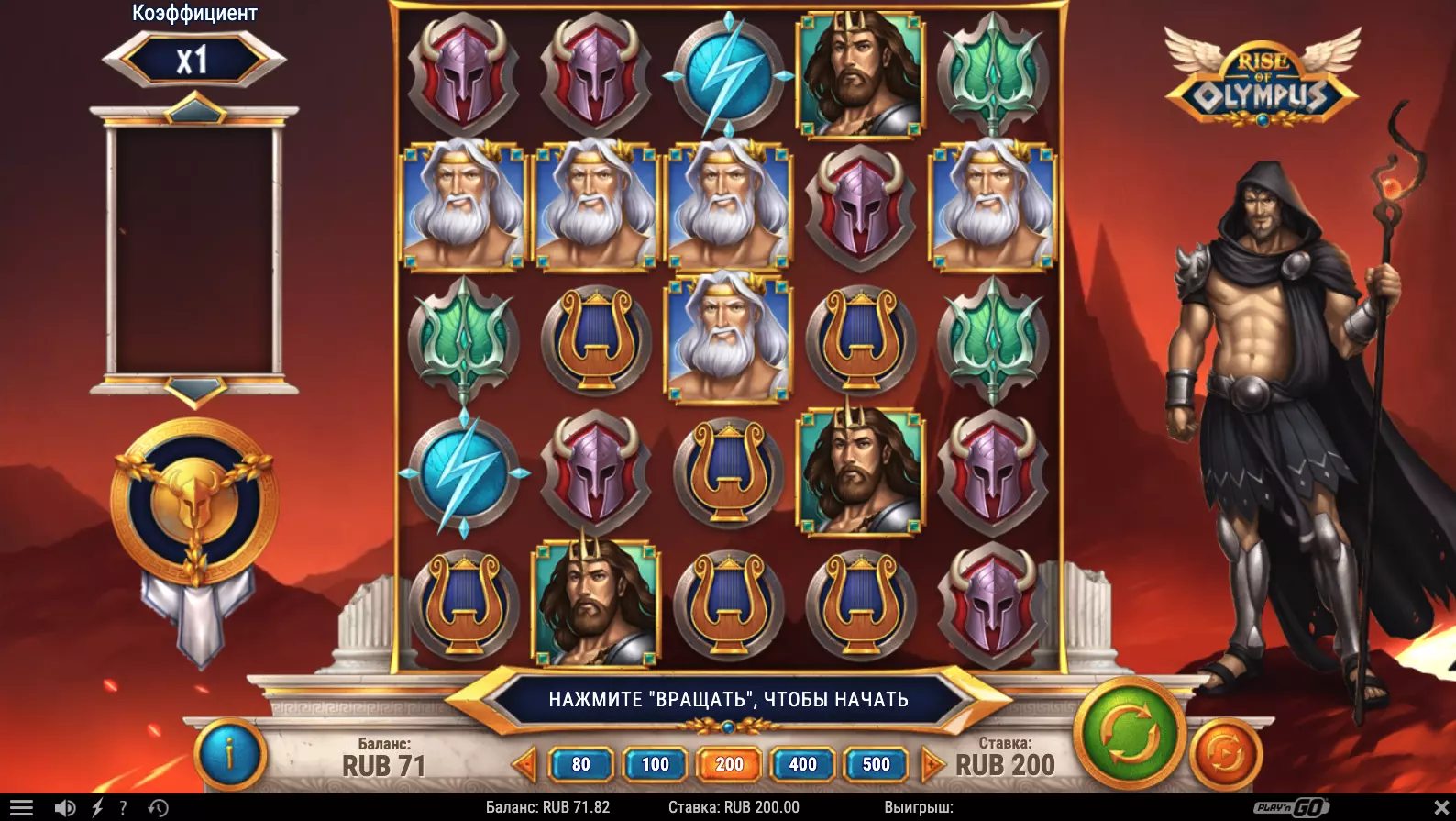This screenshot has height=821, width=1456.
Task: Choose the 100 bet value
Action: 655,764
